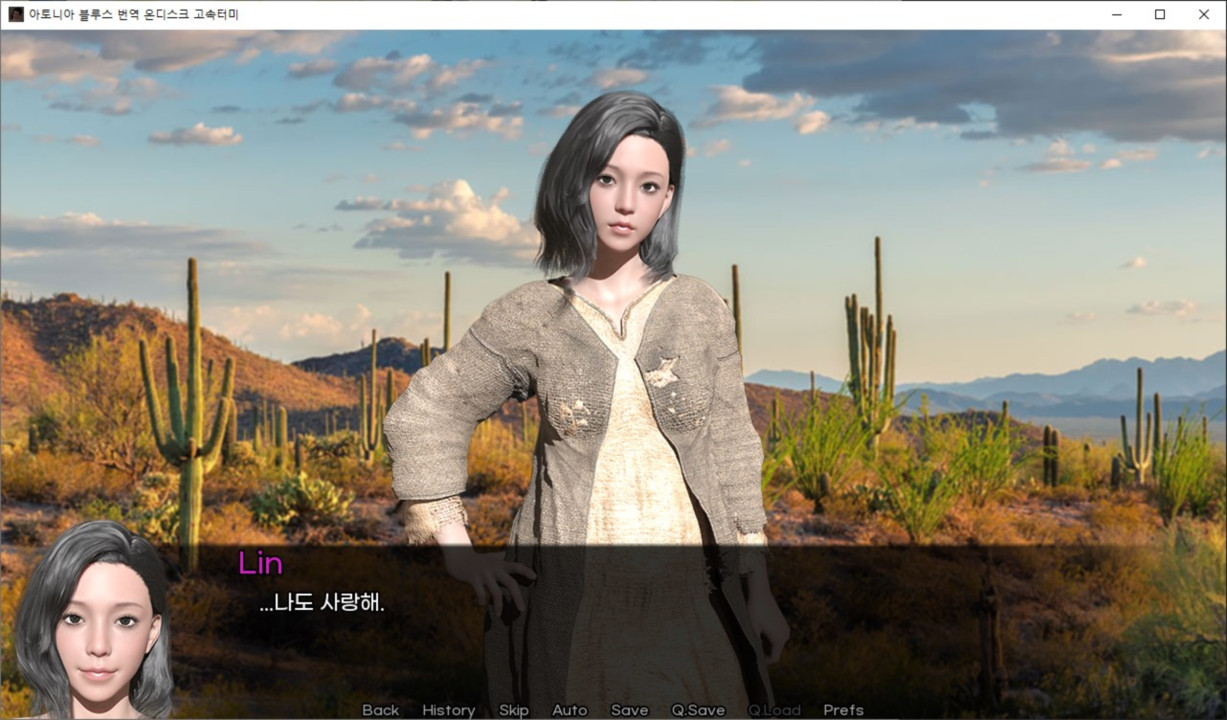Image resolution: width=1227 pixels, height=720 pixels.
Task: Quick save with Q.Save
Action: pyautogui.click(x=698, y=710)
